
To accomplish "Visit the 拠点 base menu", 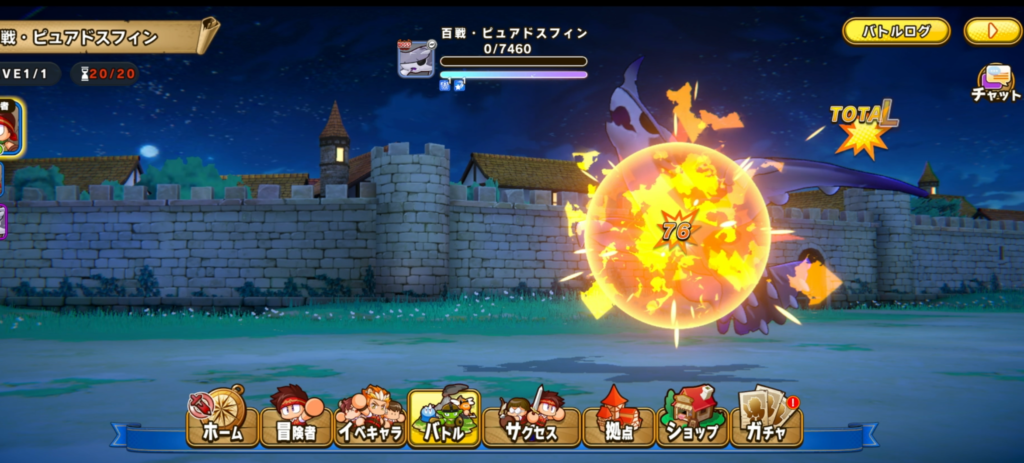I will point(617,416).
